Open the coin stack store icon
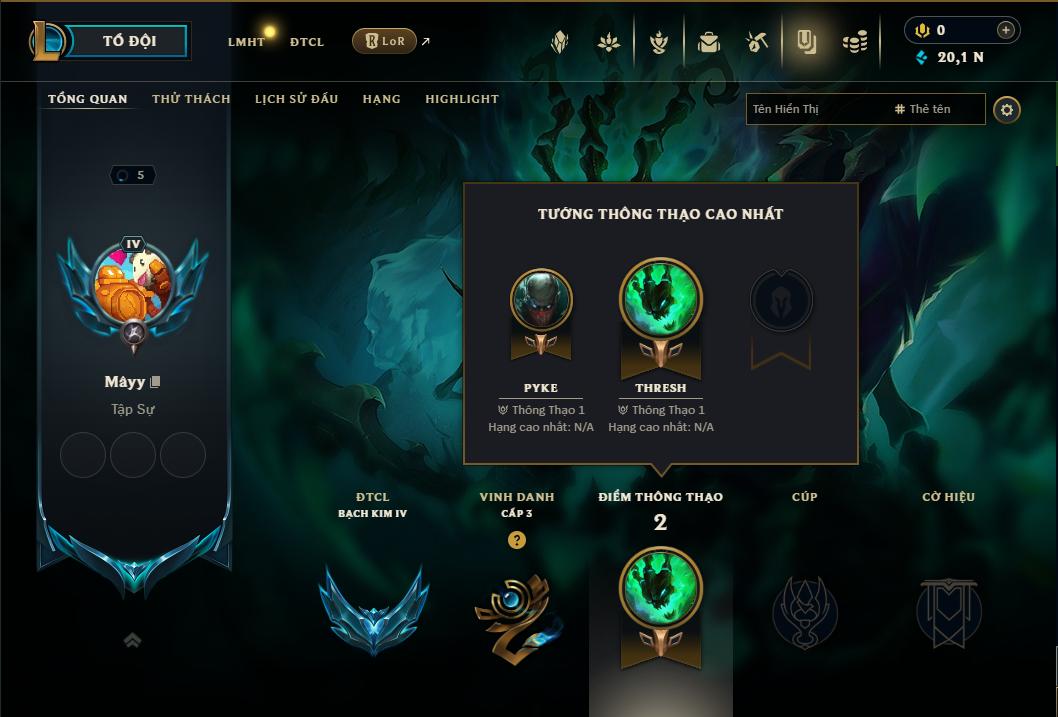1058x717 pixels. (855, 42)
